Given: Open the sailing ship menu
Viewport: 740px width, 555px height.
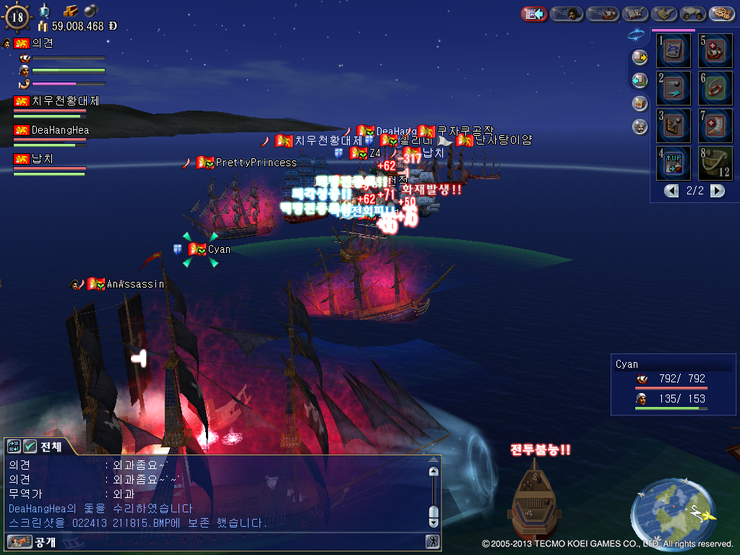Looking at the screenshot, I should click(602, 14).
